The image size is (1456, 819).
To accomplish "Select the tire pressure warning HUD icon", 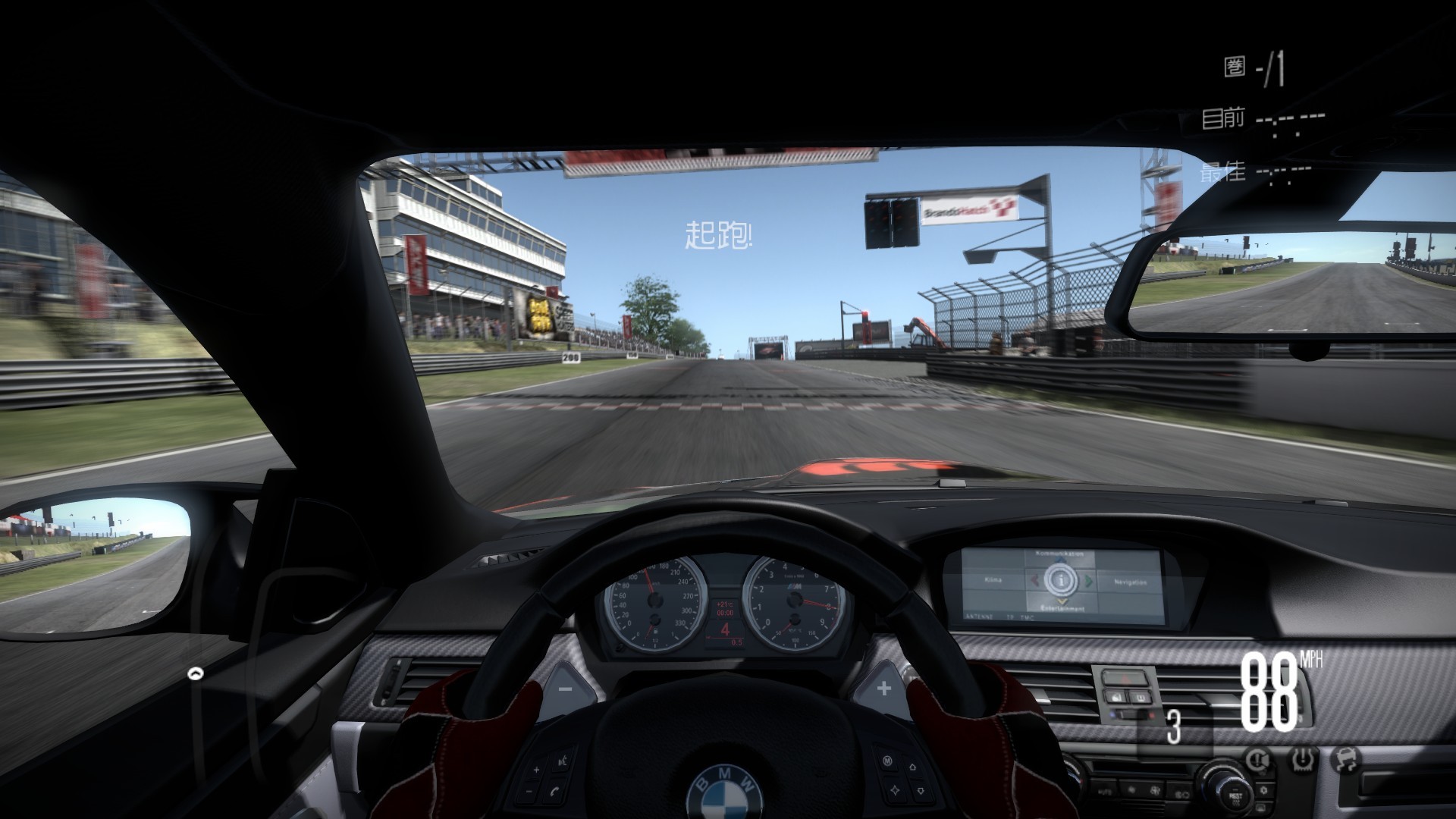I will 1304,758.
